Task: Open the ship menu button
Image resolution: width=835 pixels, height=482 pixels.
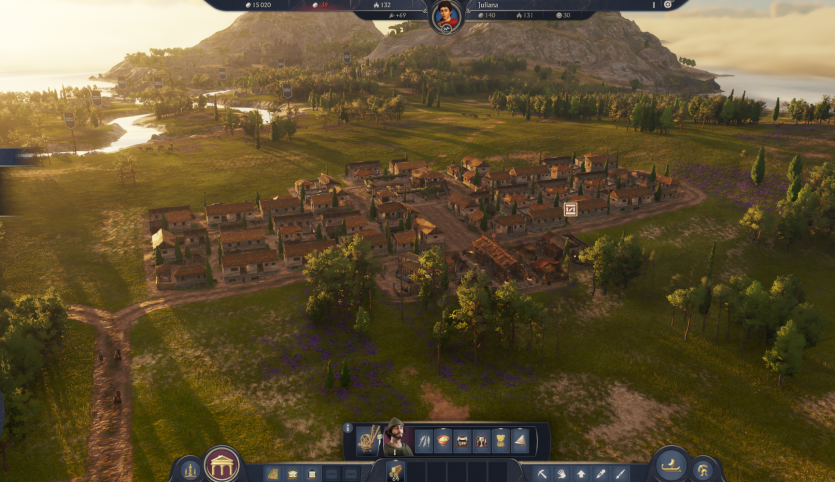Action: 671,465
